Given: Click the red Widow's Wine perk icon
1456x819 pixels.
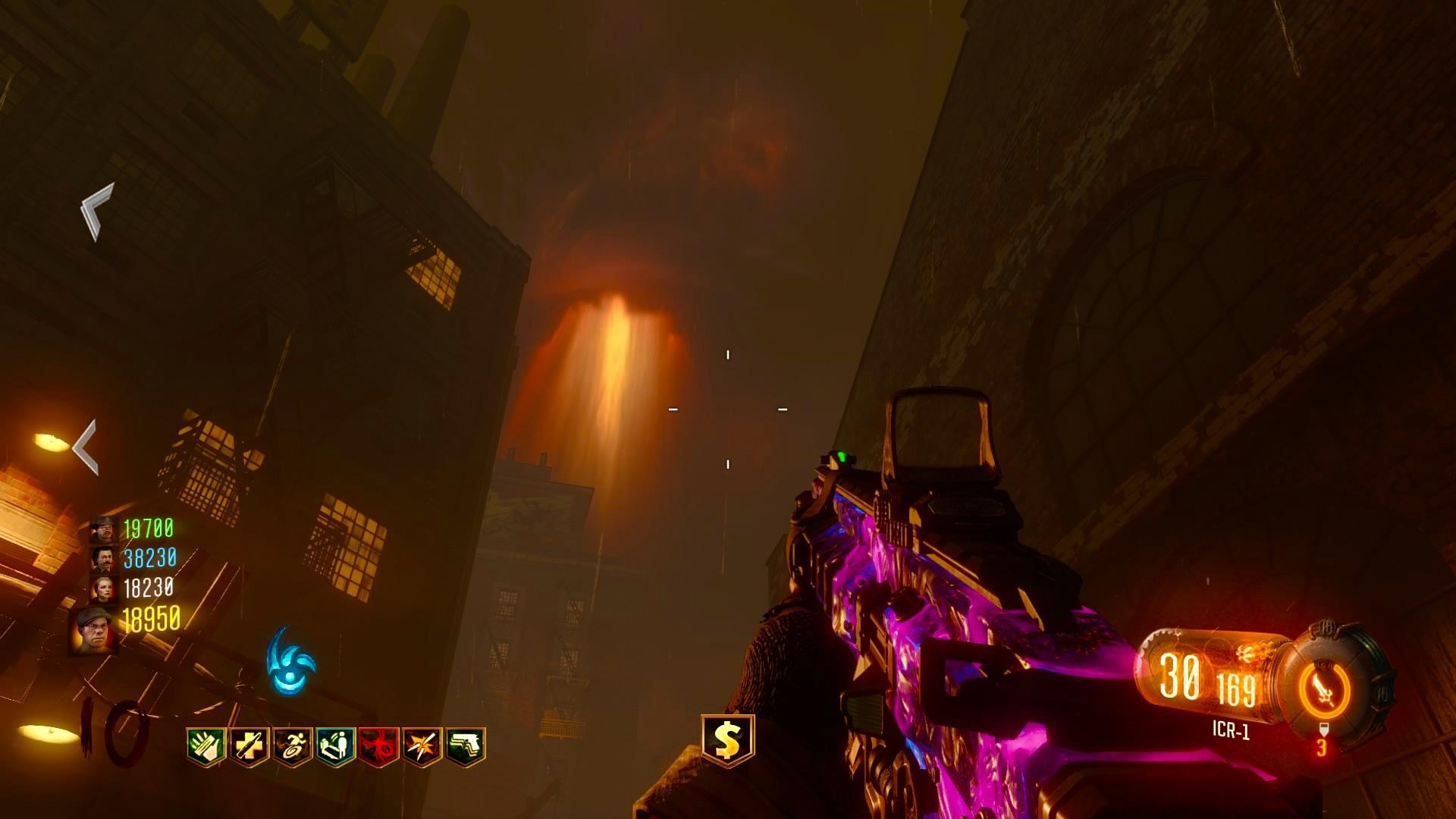Looking at the screenshot, I should [378, 746].
